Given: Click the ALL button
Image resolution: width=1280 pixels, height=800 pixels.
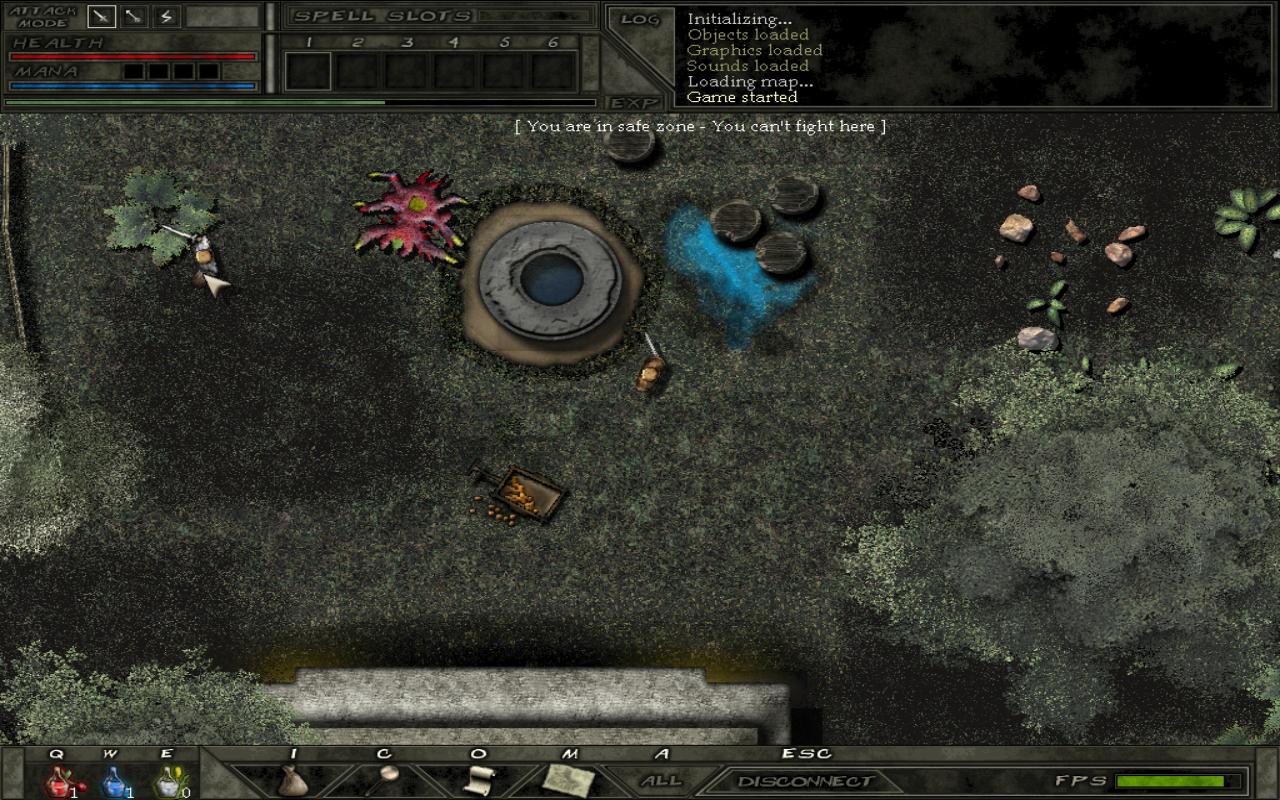Looking at the screenshot, I should point(661,780).
